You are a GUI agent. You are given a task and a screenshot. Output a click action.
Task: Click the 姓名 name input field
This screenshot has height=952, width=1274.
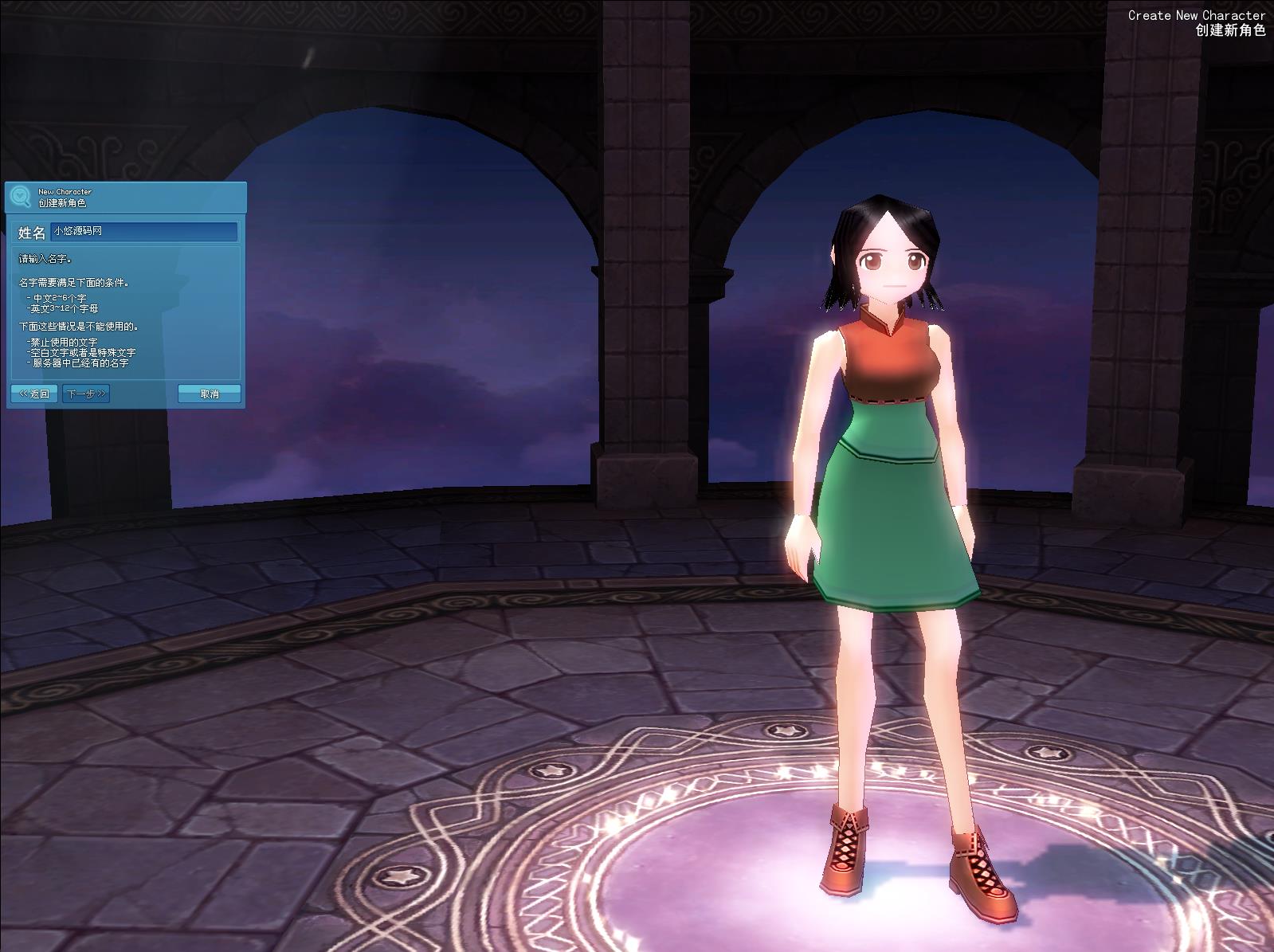[x=143, y=232]
